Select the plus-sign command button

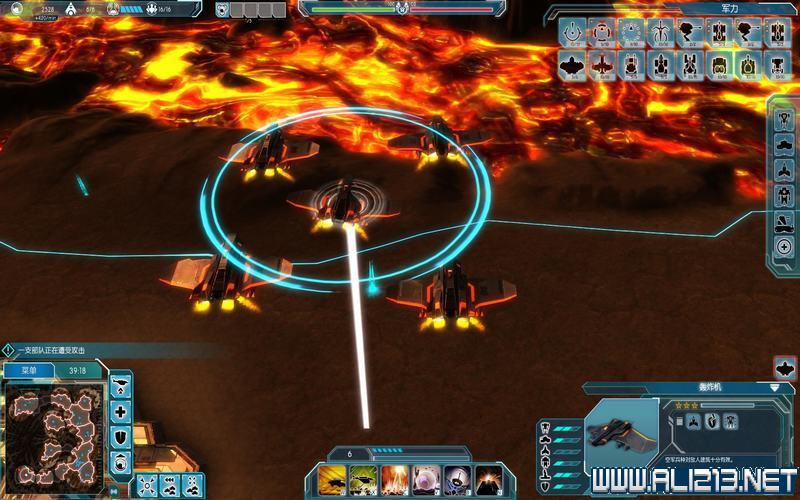121,411
